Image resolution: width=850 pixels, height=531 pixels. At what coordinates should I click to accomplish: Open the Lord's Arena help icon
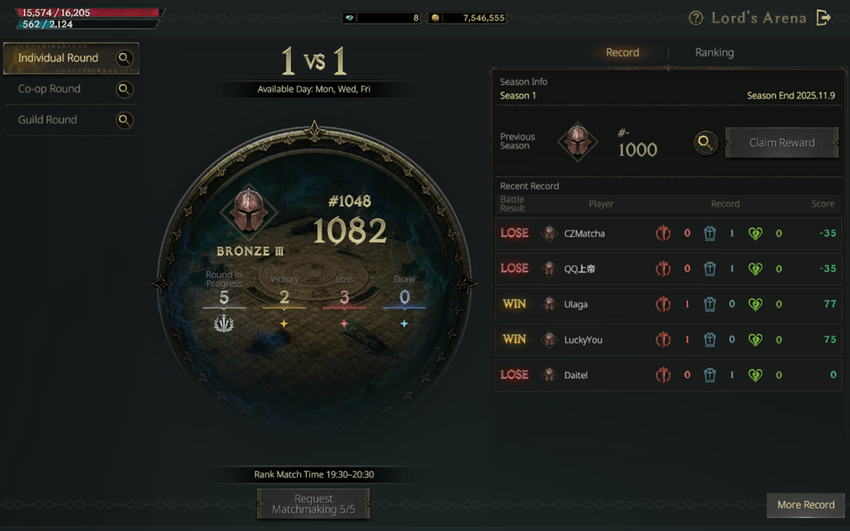[696, 18]
